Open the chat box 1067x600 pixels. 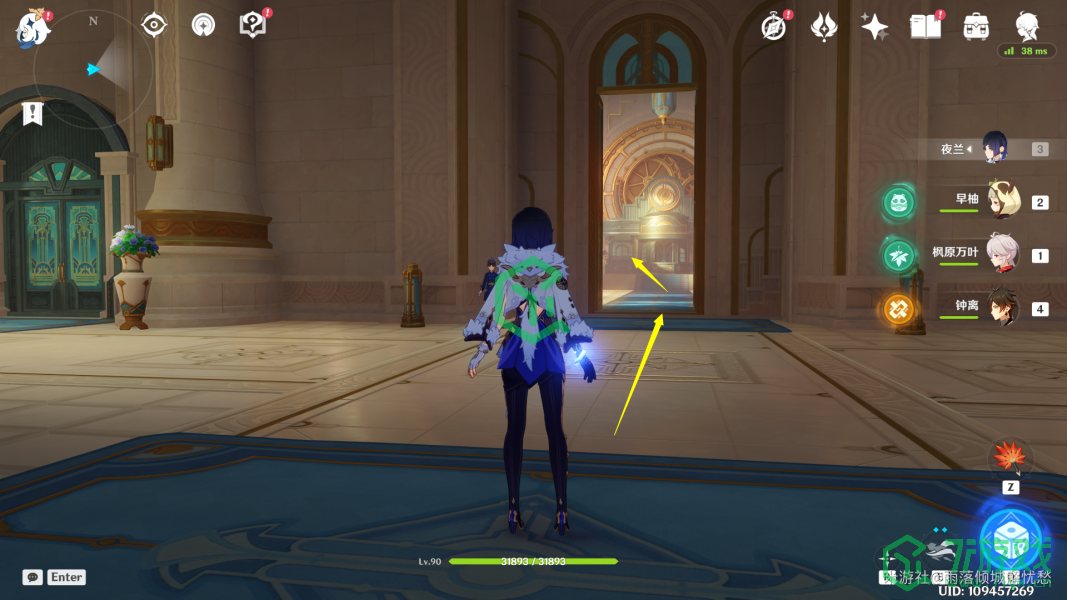[33, 577]
